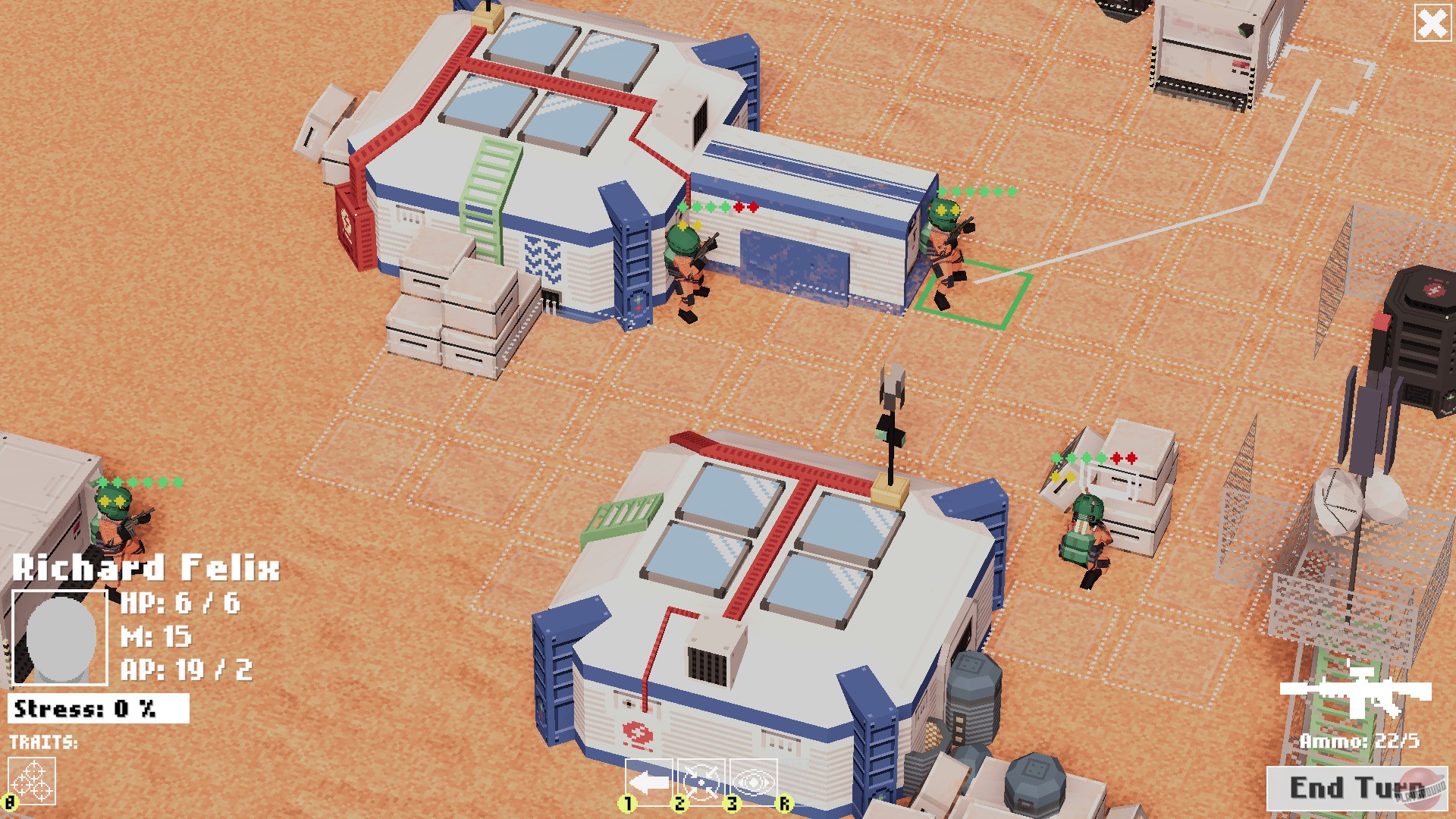
Task: Open Richard Felix's portrait frame
Action: pos(59,637)
